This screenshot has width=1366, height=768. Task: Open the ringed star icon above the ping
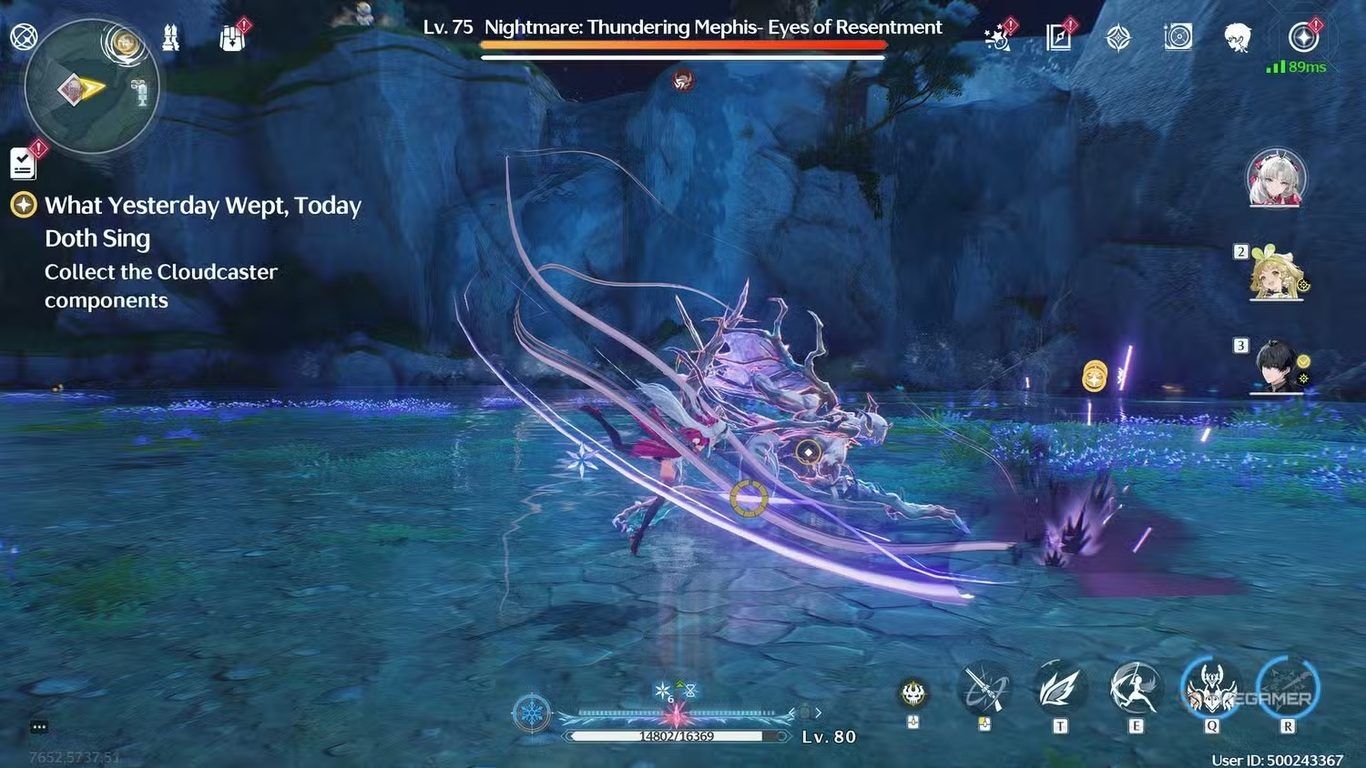click(1303, 38)
